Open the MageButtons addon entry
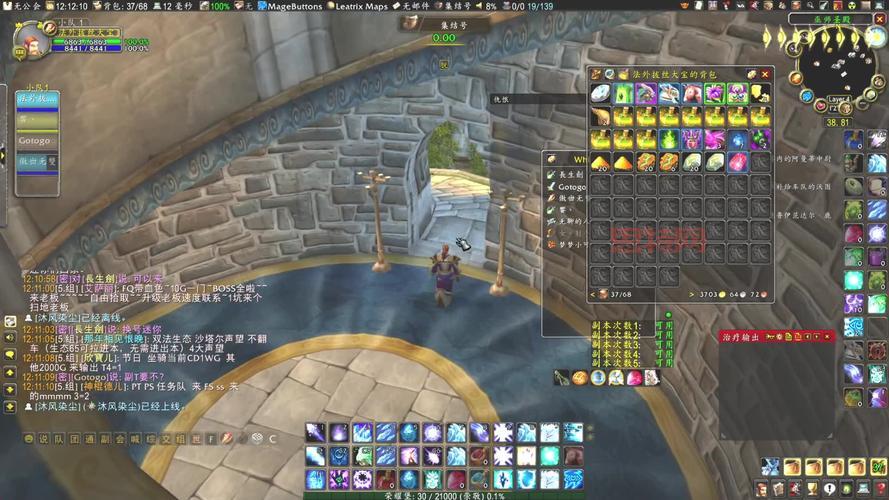This screenshot has width=889, height=500. pos(291,6)
